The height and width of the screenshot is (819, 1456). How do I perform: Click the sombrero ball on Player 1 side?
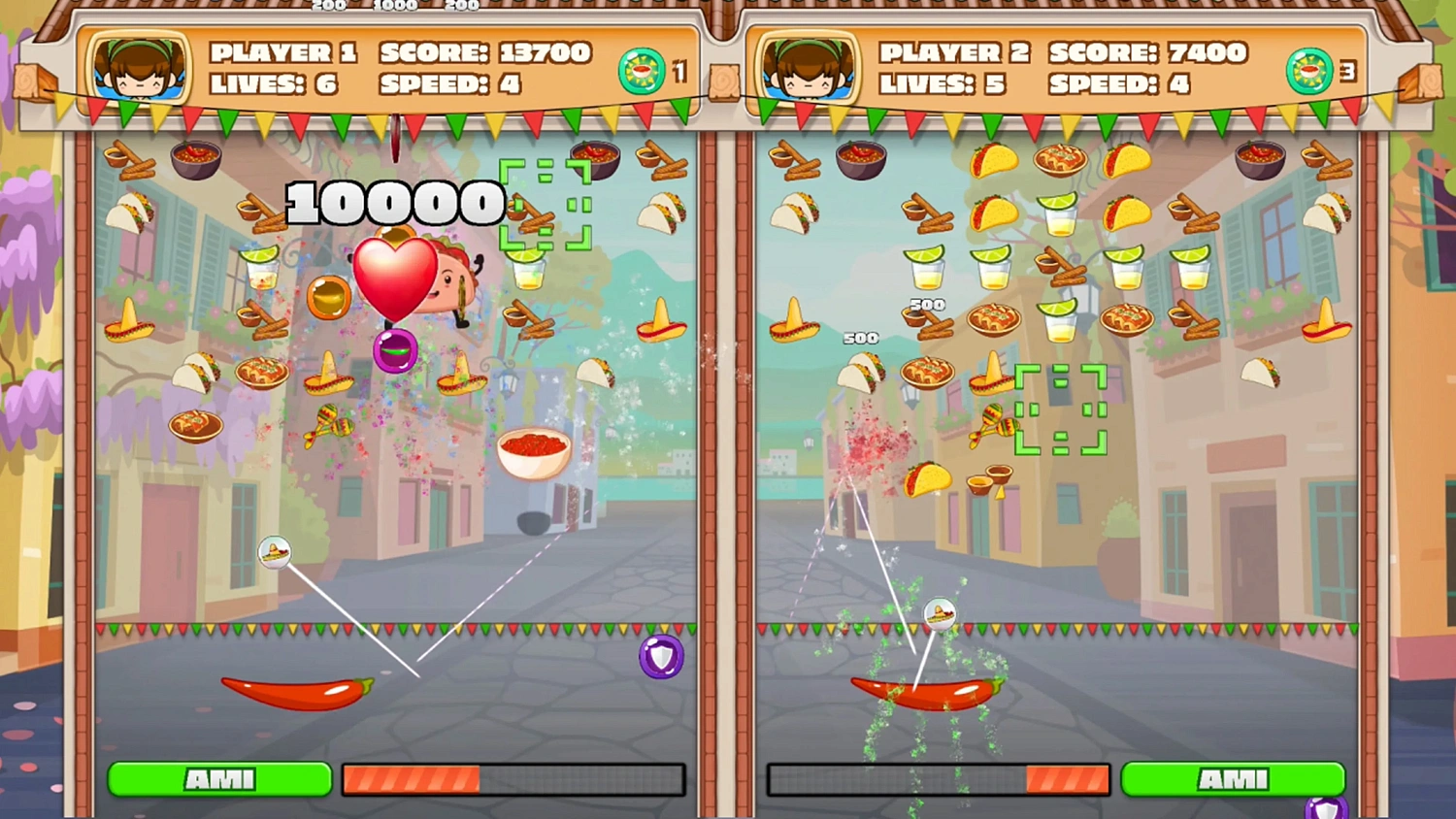pos(274,553)
